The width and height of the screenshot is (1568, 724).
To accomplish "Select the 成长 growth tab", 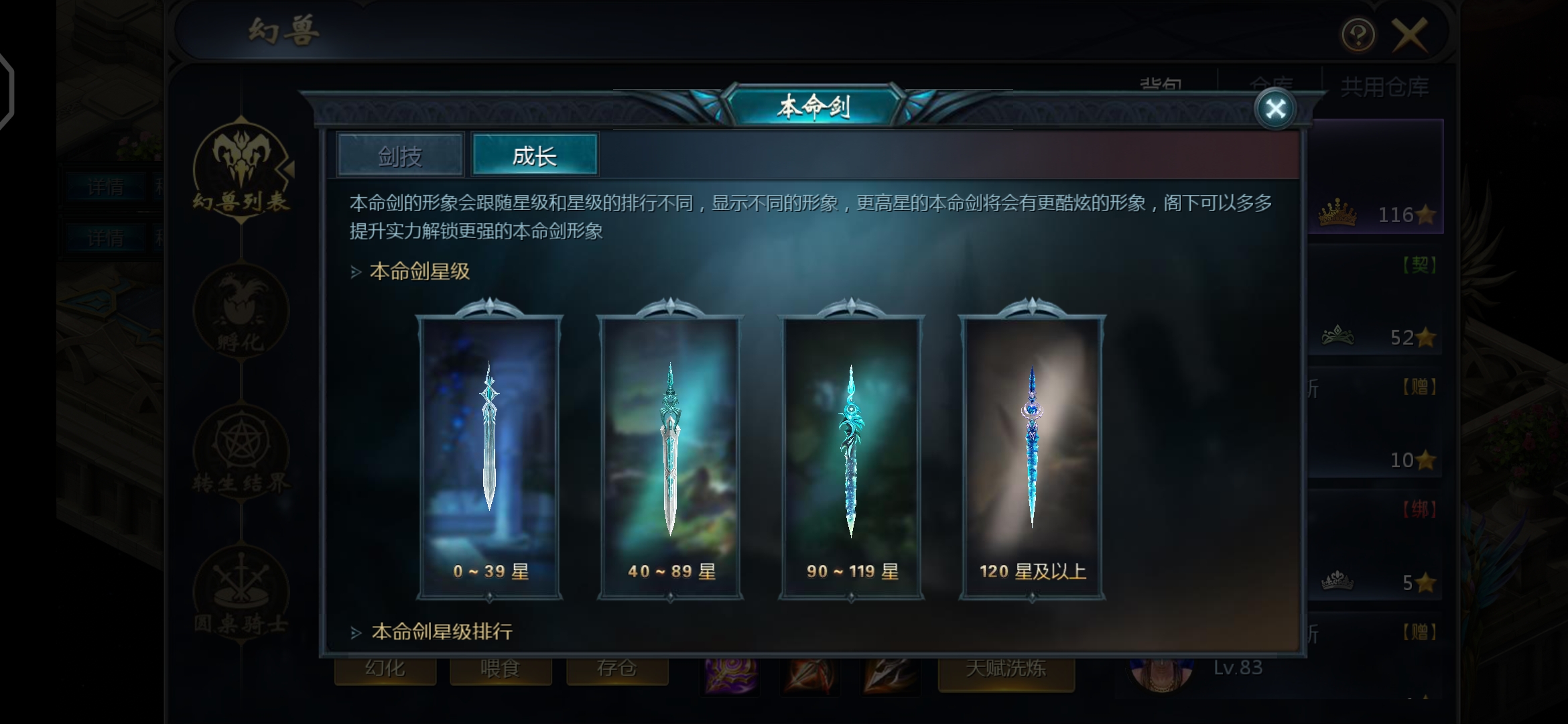I will (x=534, y=156).
